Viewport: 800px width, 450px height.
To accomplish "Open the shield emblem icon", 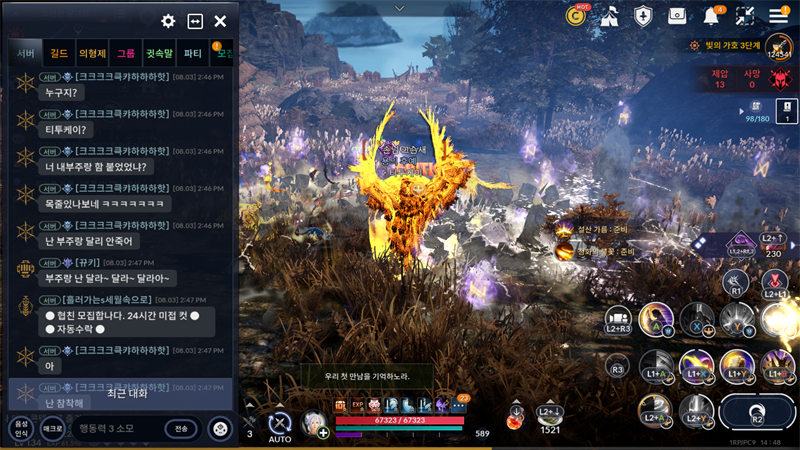I will click(x=643, y=15).
